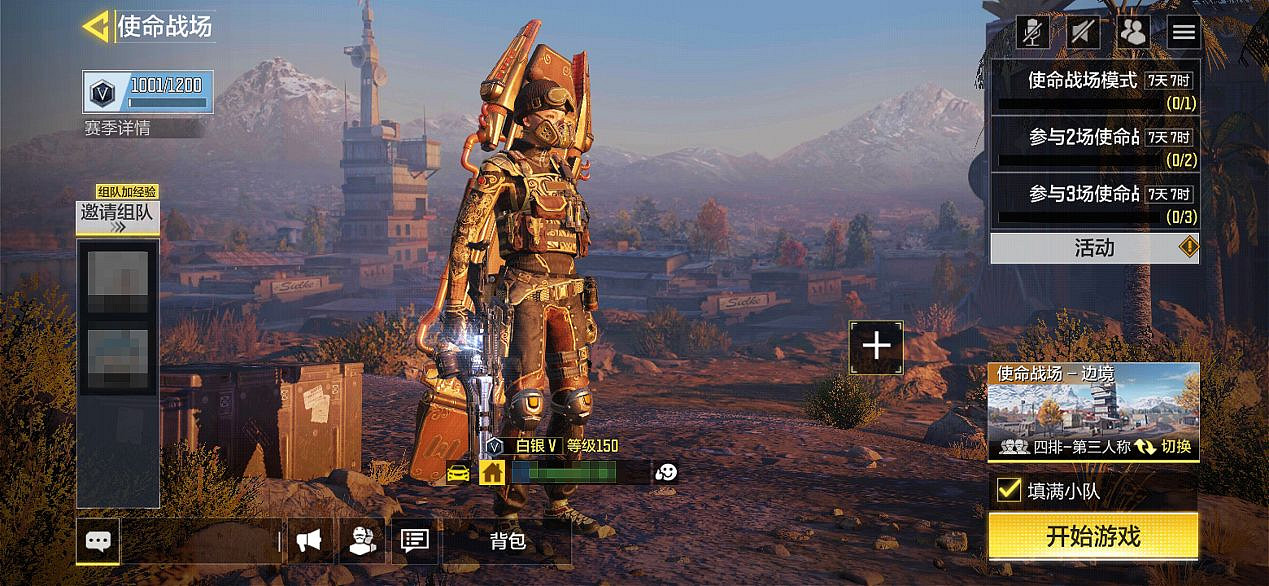The height and width of the screenshot is (586, 1269).
Task: Switch mode via the 使命战场-边境 map thumbnail
Action: 1093,412
